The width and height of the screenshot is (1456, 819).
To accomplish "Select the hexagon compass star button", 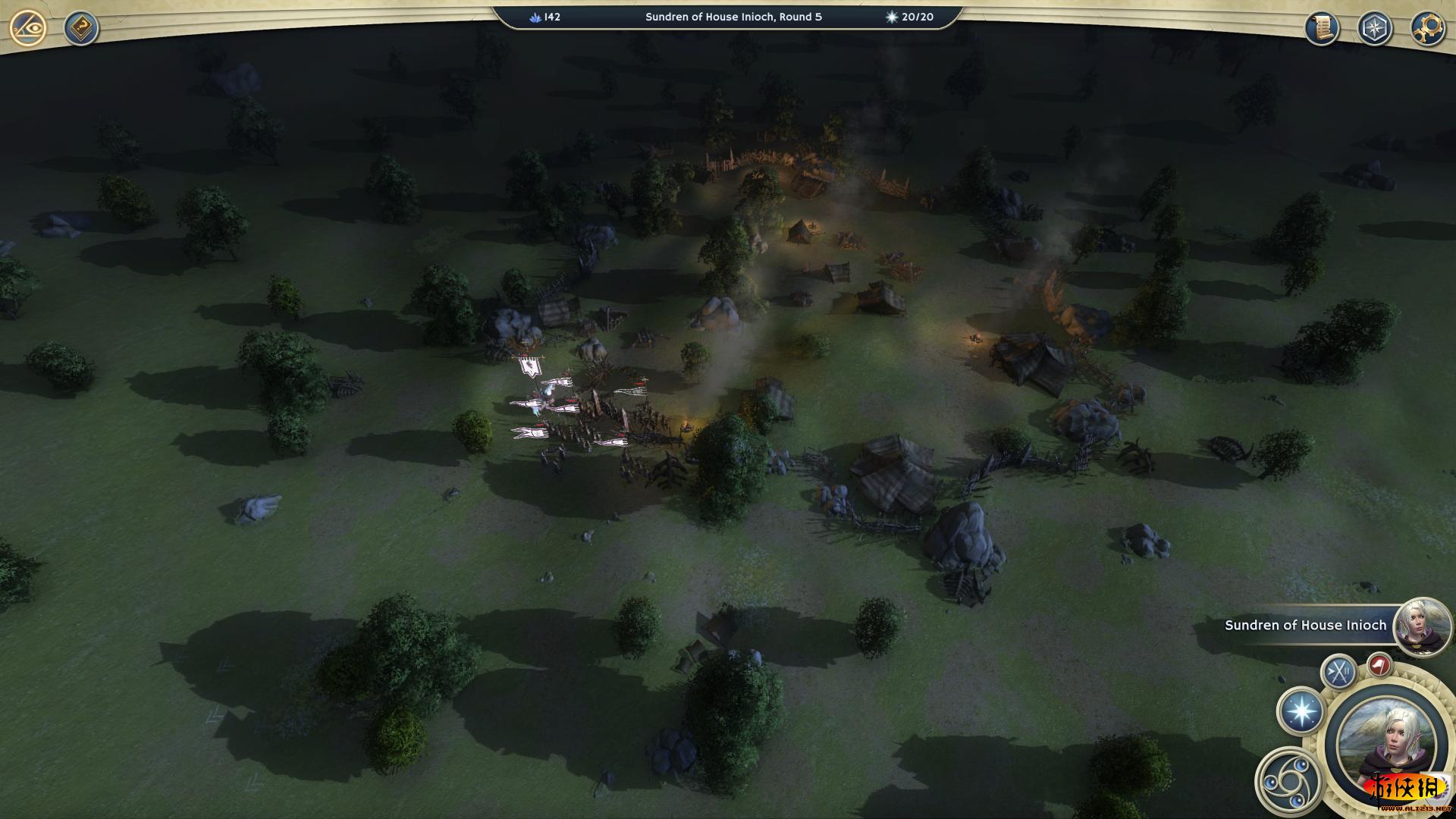I will coord(1374,29).
